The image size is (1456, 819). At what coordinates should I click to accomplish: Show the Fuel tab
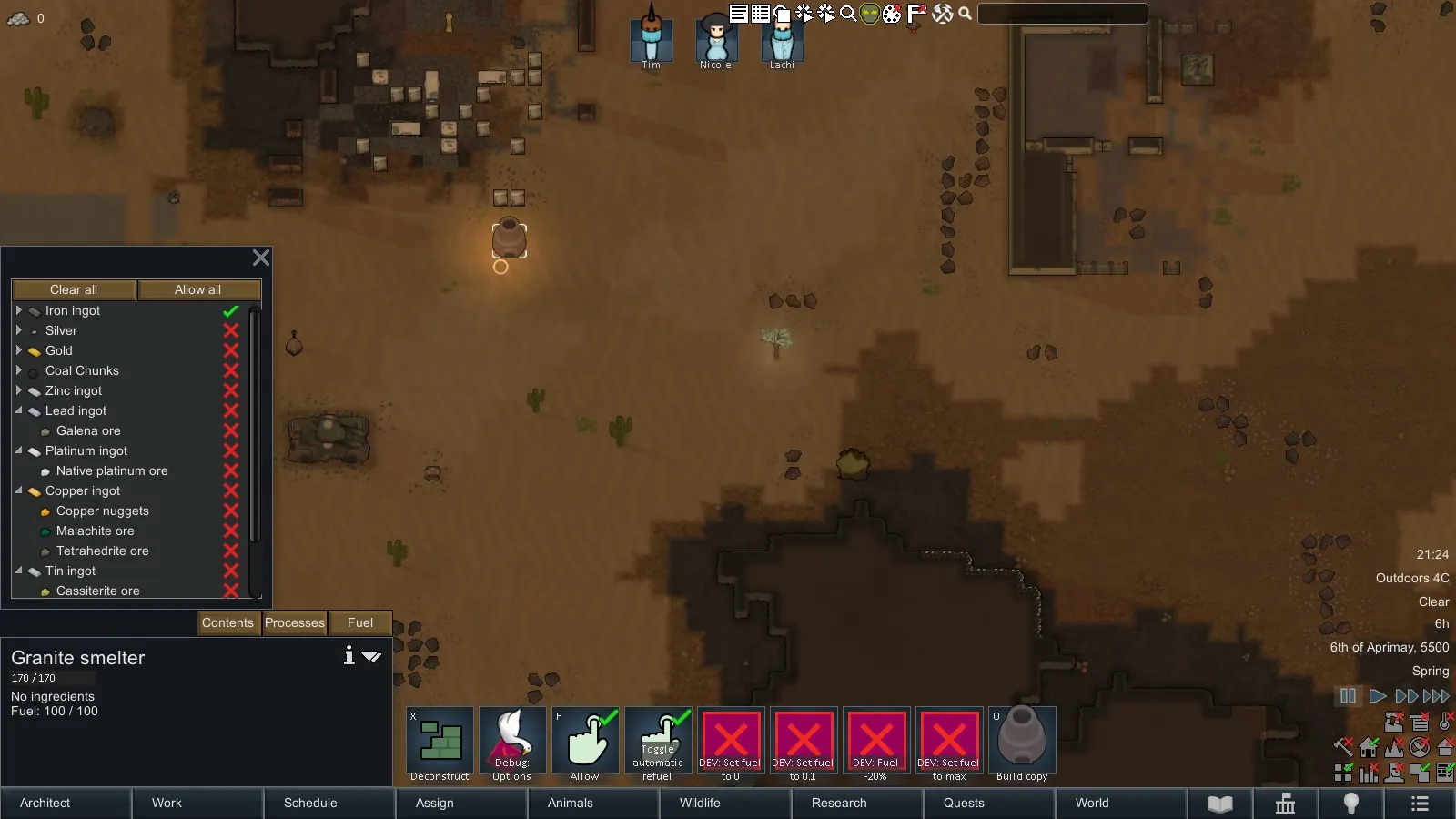pos(360,623)
